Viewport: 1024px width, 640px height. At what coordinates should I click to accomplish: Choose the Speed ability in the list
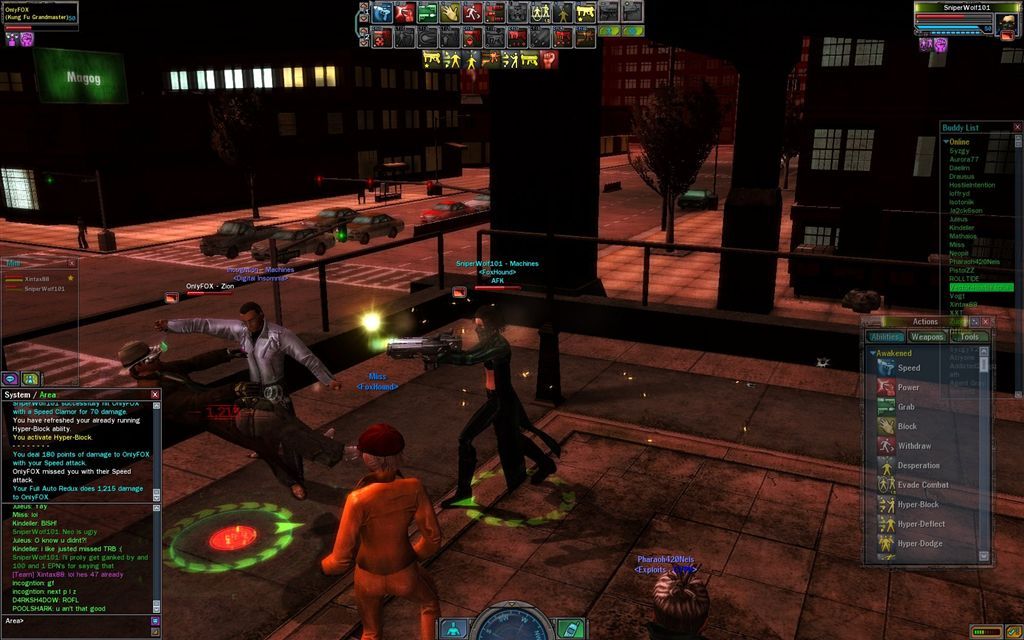908,368
